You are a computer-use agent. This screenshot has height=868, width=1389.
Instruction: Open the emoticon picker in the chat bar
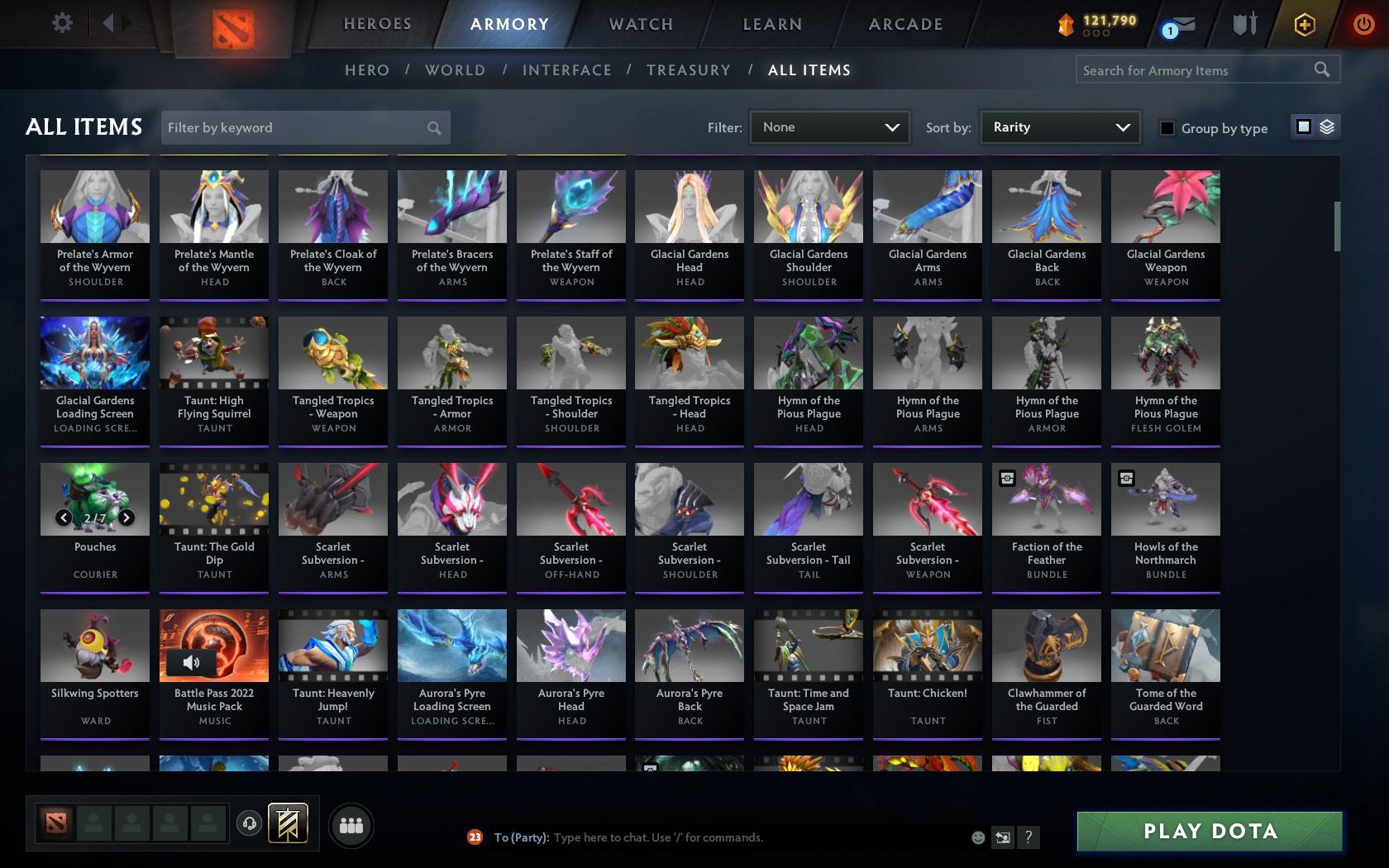click(978, 837)
